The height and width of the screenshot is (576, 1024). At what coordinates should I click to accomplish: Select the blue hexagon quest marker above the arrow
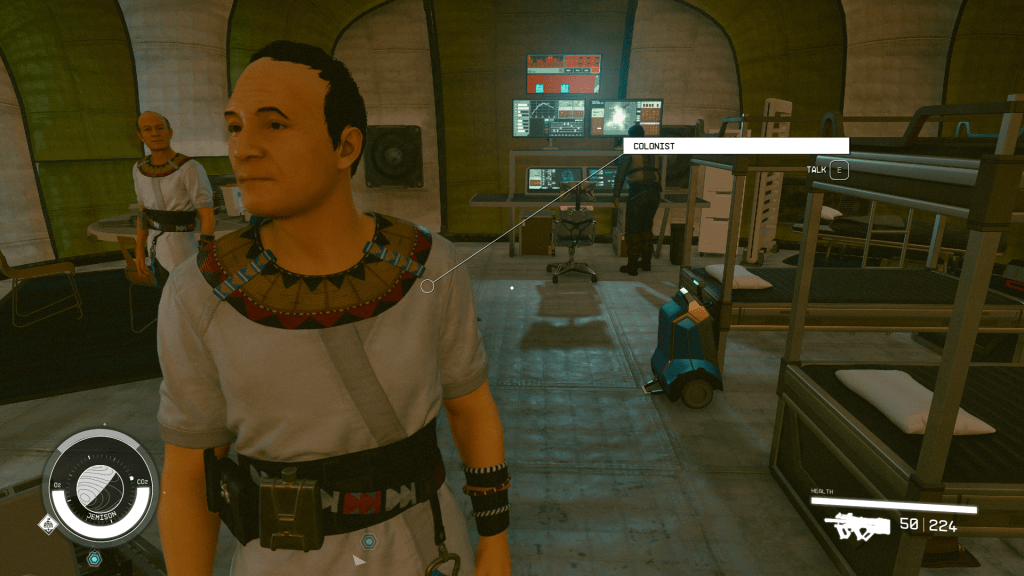click(x=368, y=541)
